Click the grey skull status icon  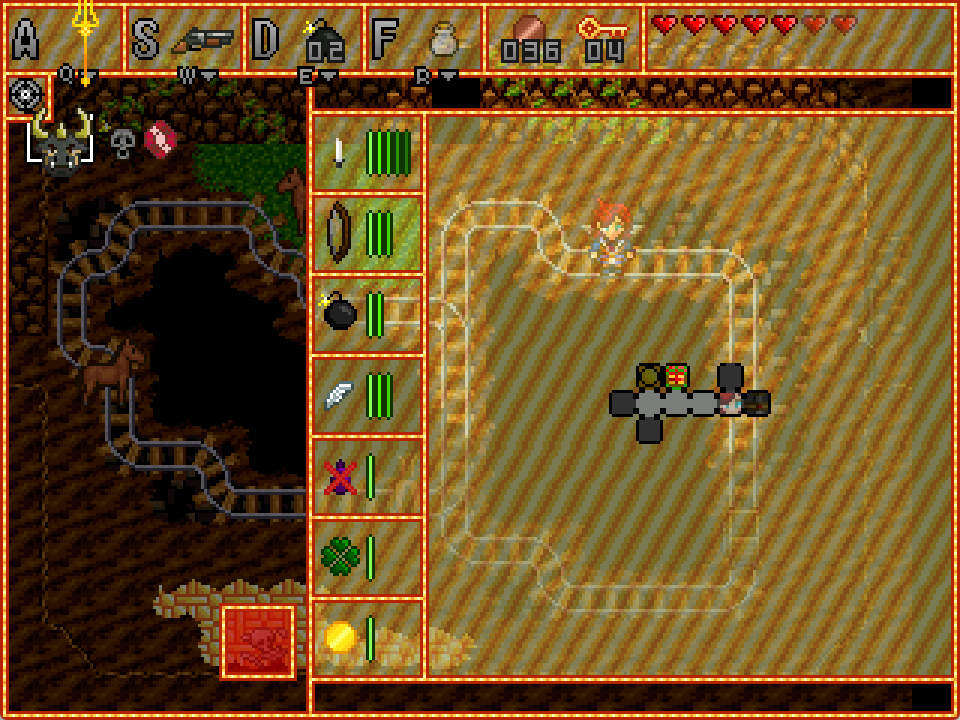click(122, 143)
